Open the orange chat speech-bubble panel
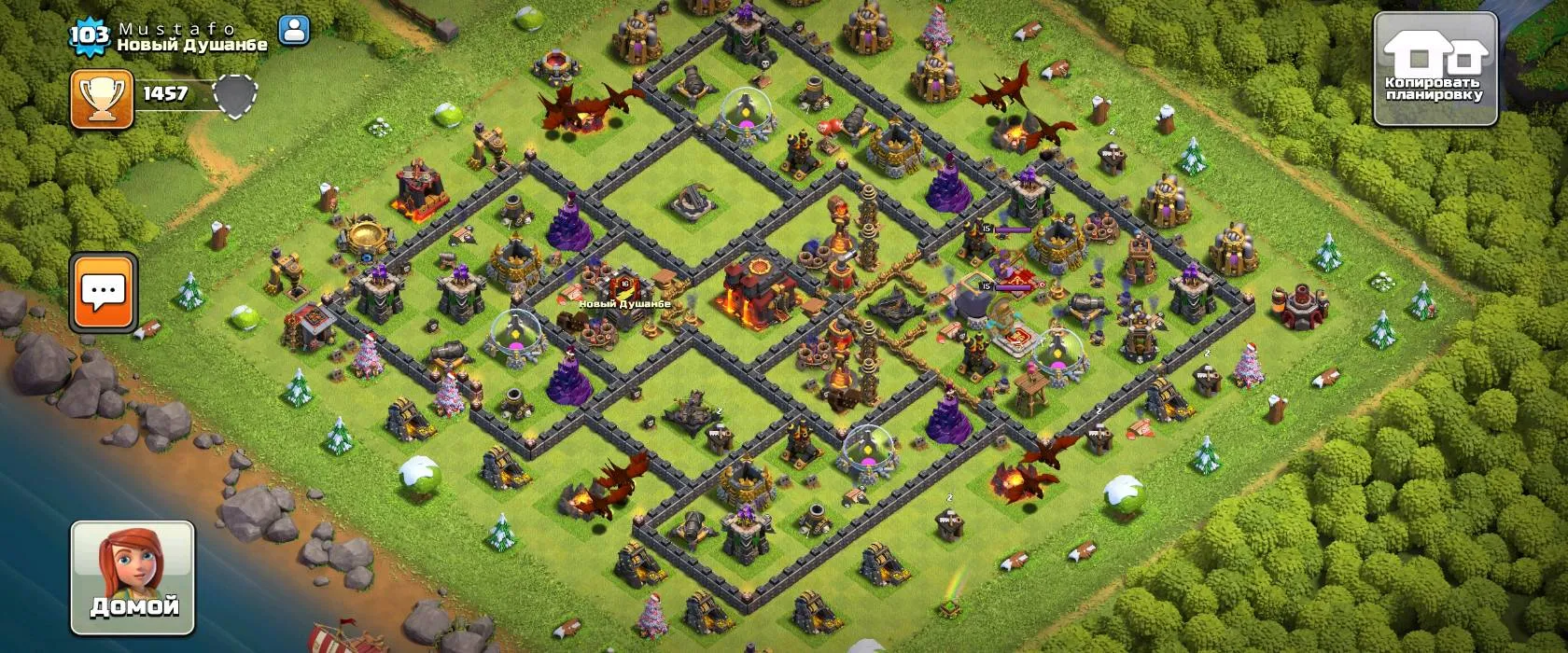 (x=104, y=292)
